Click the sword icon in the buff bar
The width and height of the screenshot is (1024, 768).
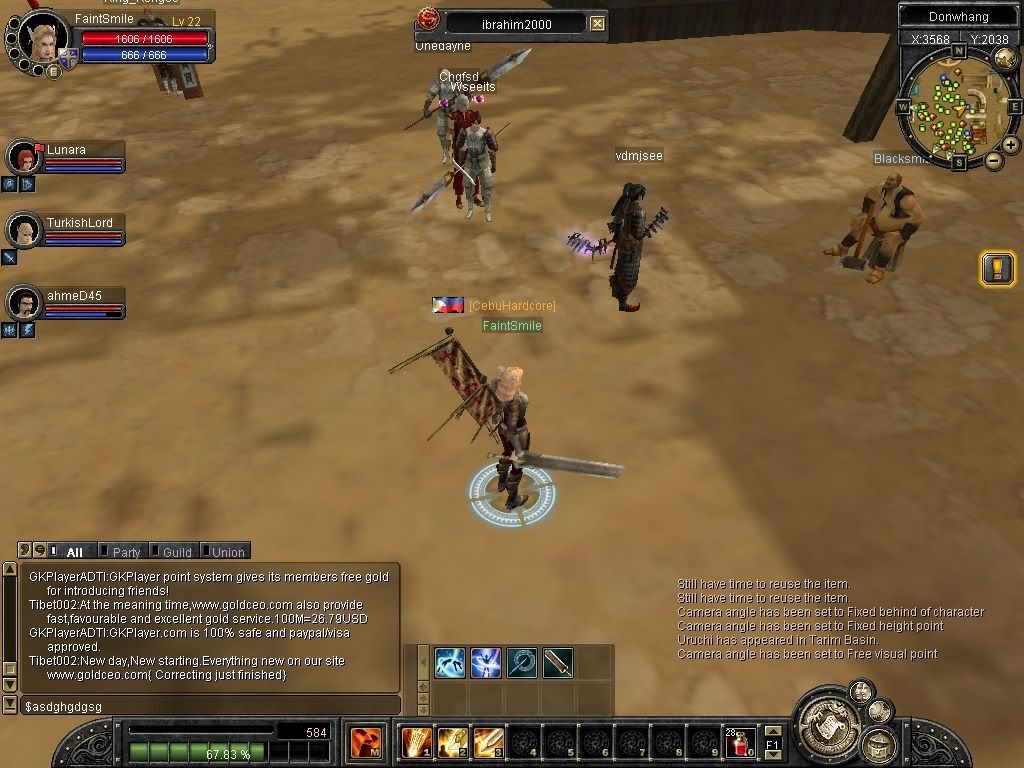coord(558,662)
